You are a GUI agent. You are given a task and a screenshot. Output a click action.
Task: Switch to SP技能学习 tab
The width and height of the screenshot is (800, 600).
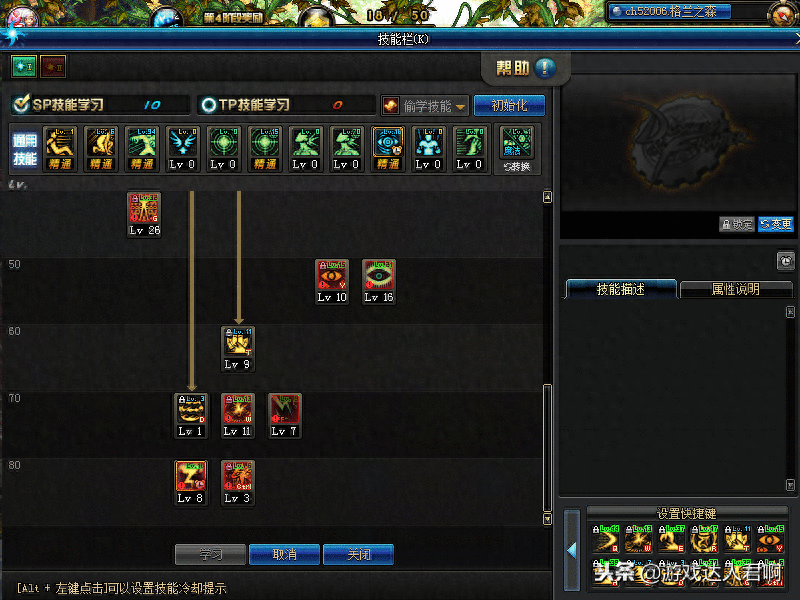(60, 105)
